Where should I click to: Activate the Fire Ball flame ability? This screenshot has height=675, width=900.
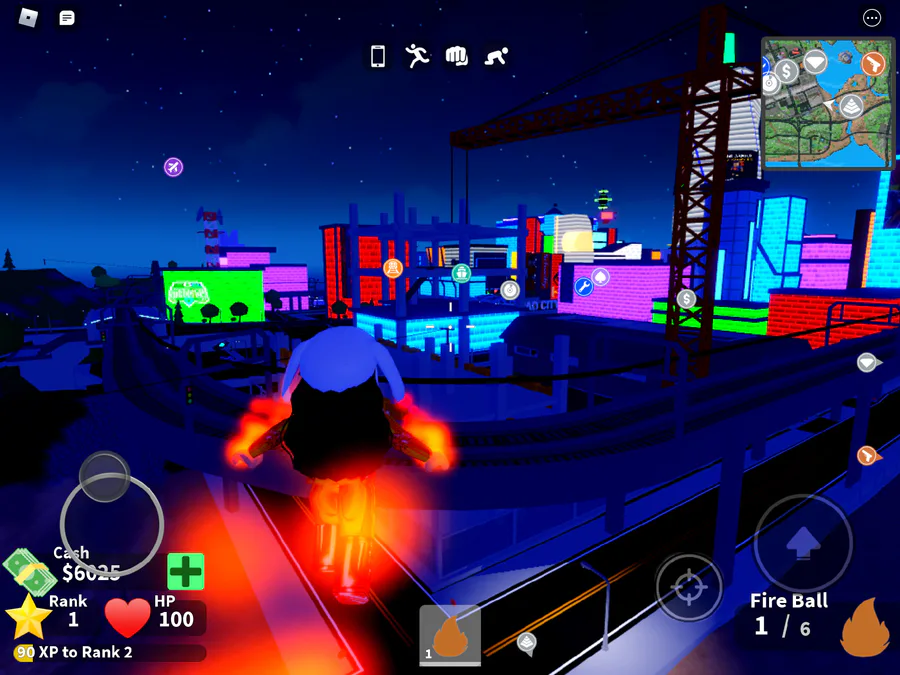(x=864, y=627)
